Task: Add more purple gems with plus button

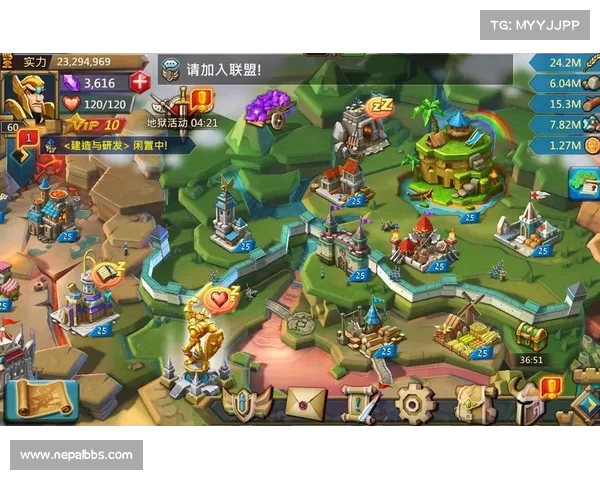Action: coord(140,83)
